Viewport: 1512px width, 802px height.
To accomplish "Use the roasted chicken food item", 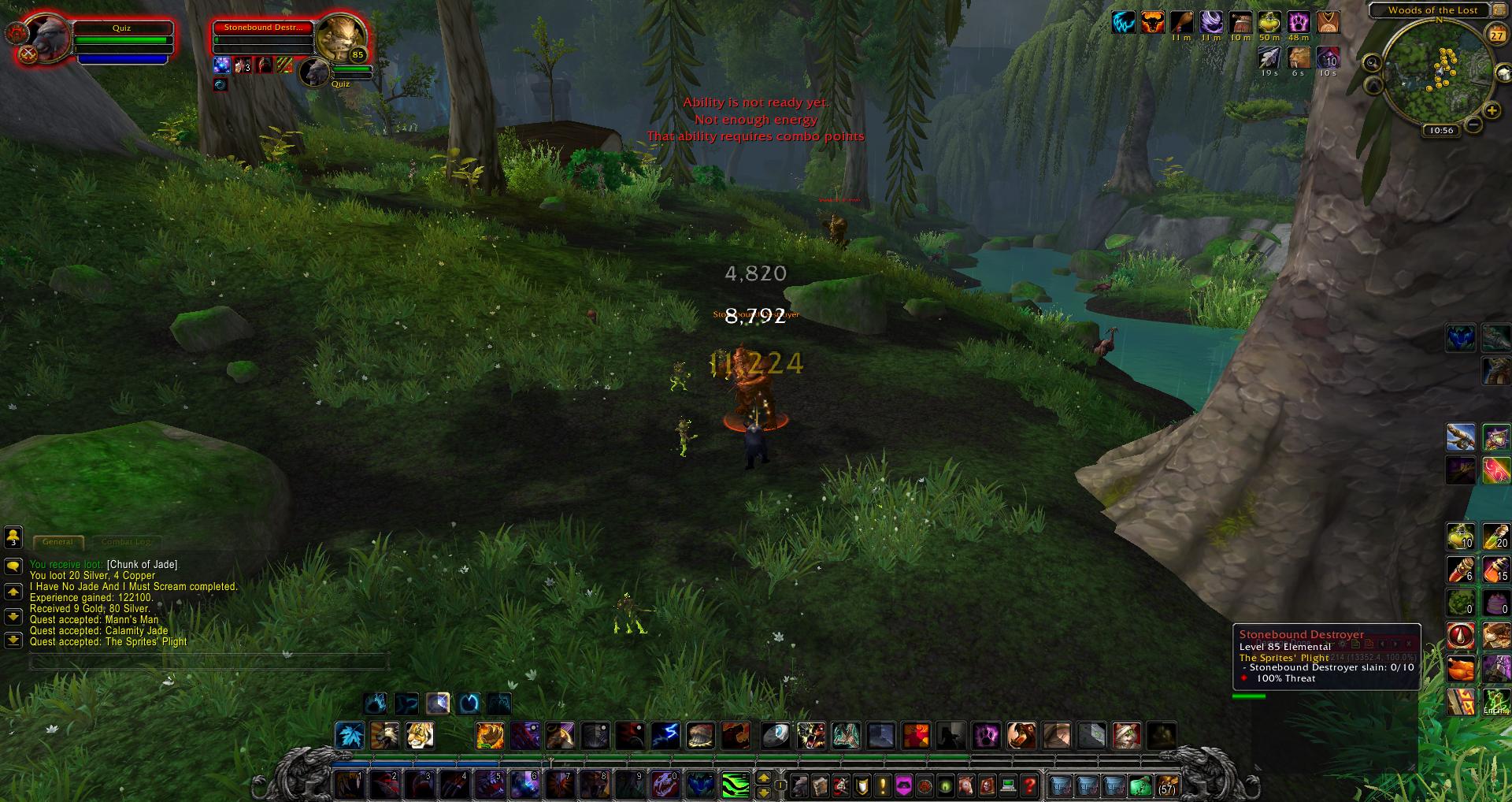I will [1461, 669].
